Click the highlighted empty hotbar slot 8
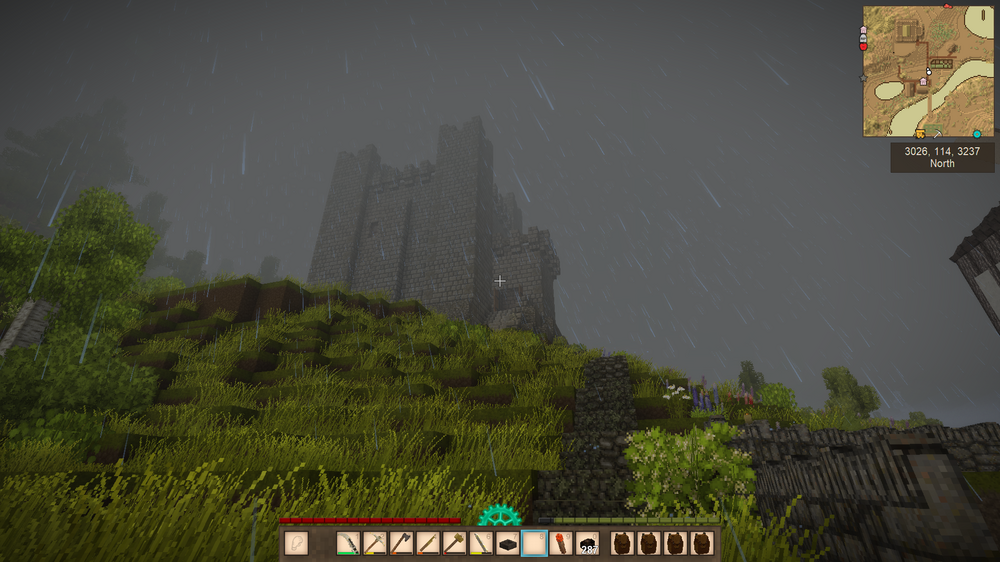Viewport: 1000px width, 562px height. (x=535, y=544)
